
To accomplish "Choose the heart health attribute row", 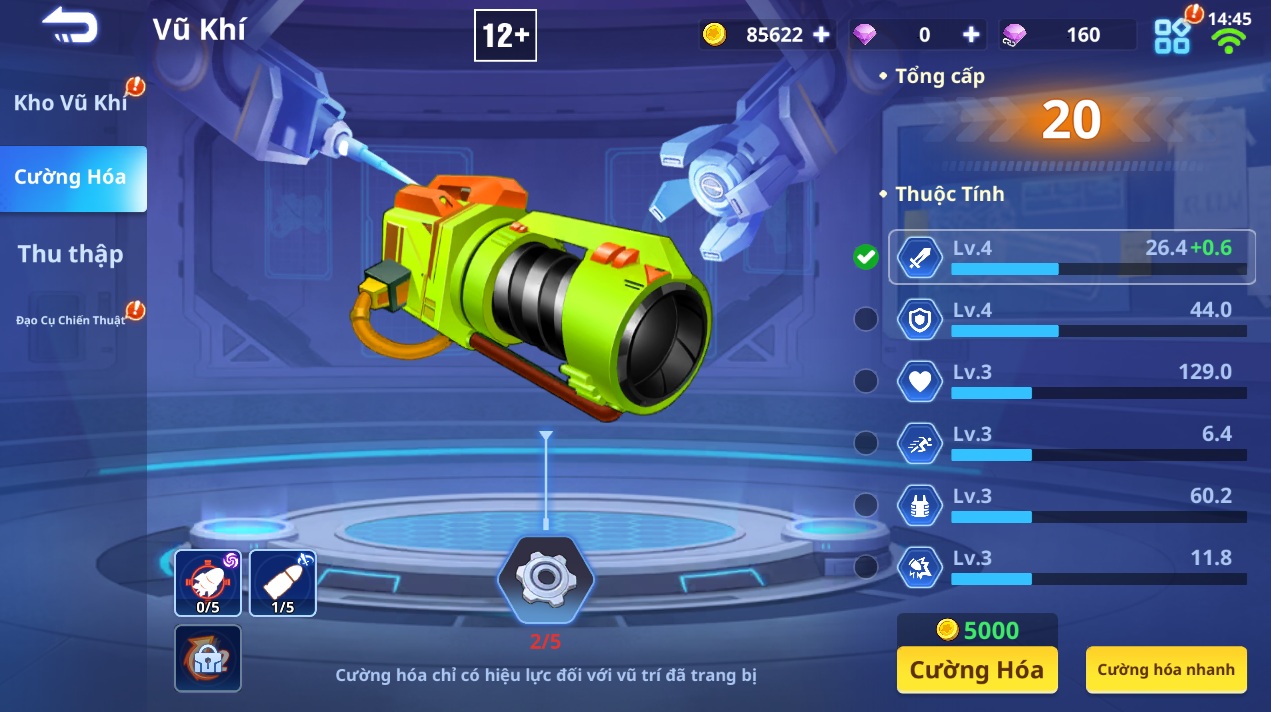I will (1070, 381).
